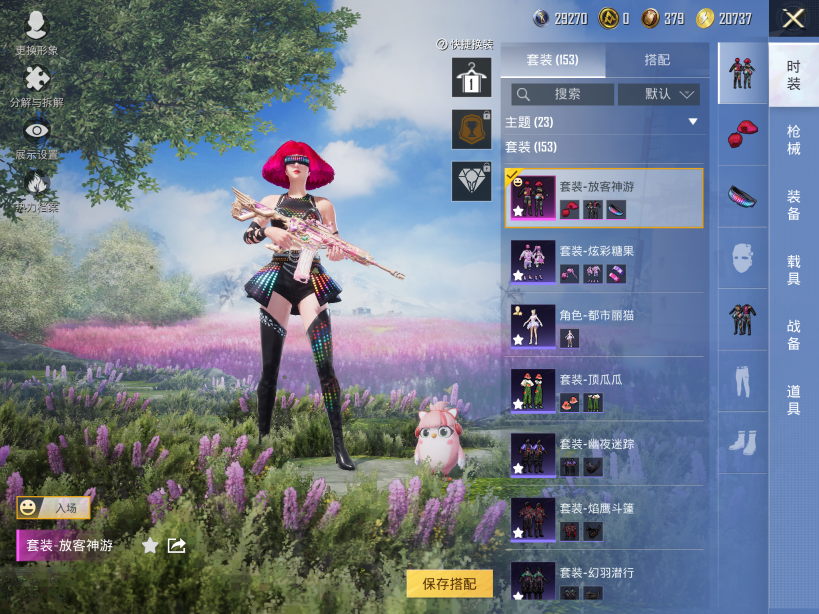Switch to the 载具 vehicles category
819x614 pixels.
(793, 270)
